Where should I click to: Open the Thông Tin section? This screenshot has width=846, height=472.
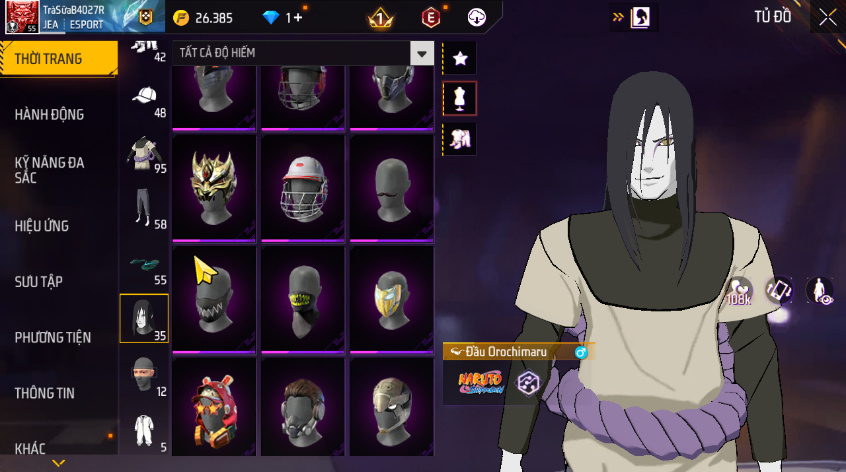[57, 394]
